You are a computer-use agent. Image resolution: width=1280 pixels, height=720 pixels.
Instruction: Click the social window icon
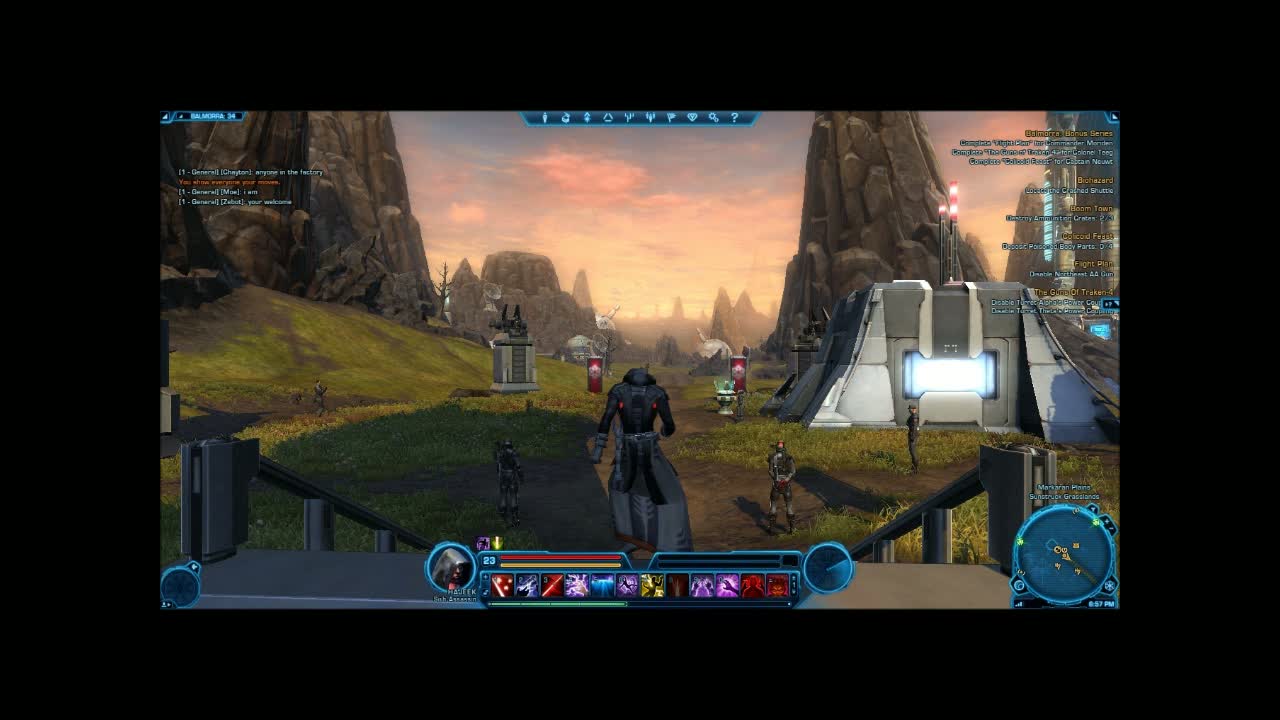(651, 118)
